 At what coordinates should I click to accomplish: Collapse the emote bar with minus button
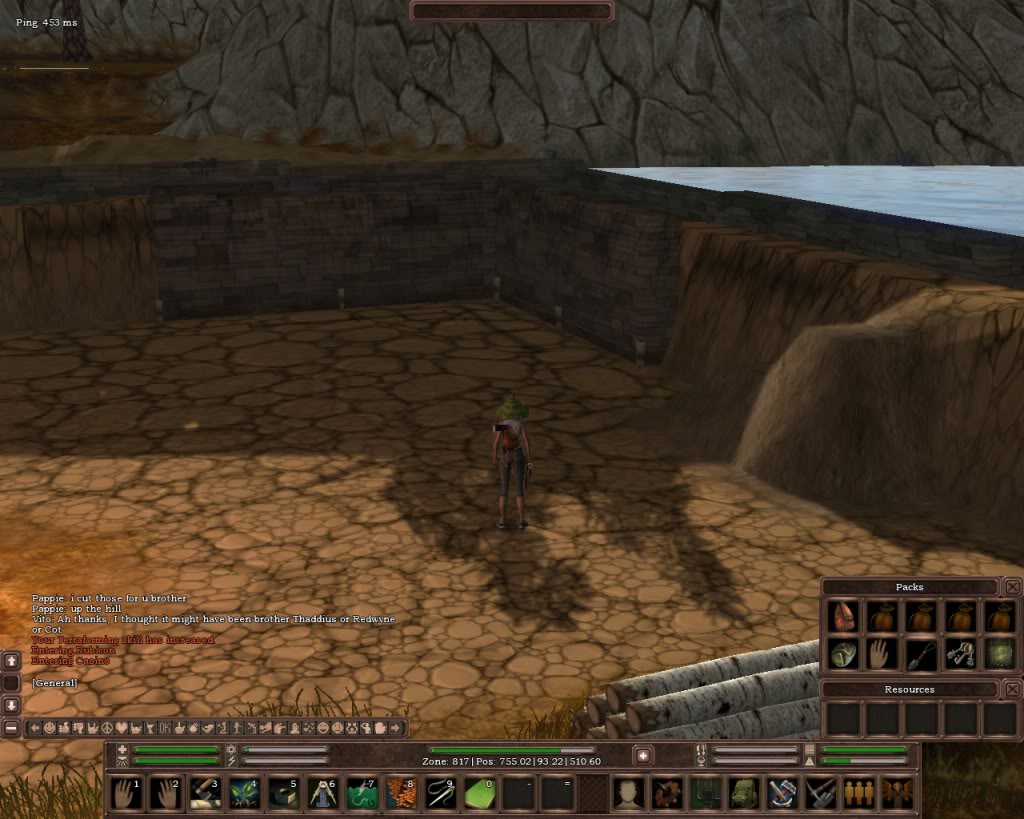click(x=11, y=728)
